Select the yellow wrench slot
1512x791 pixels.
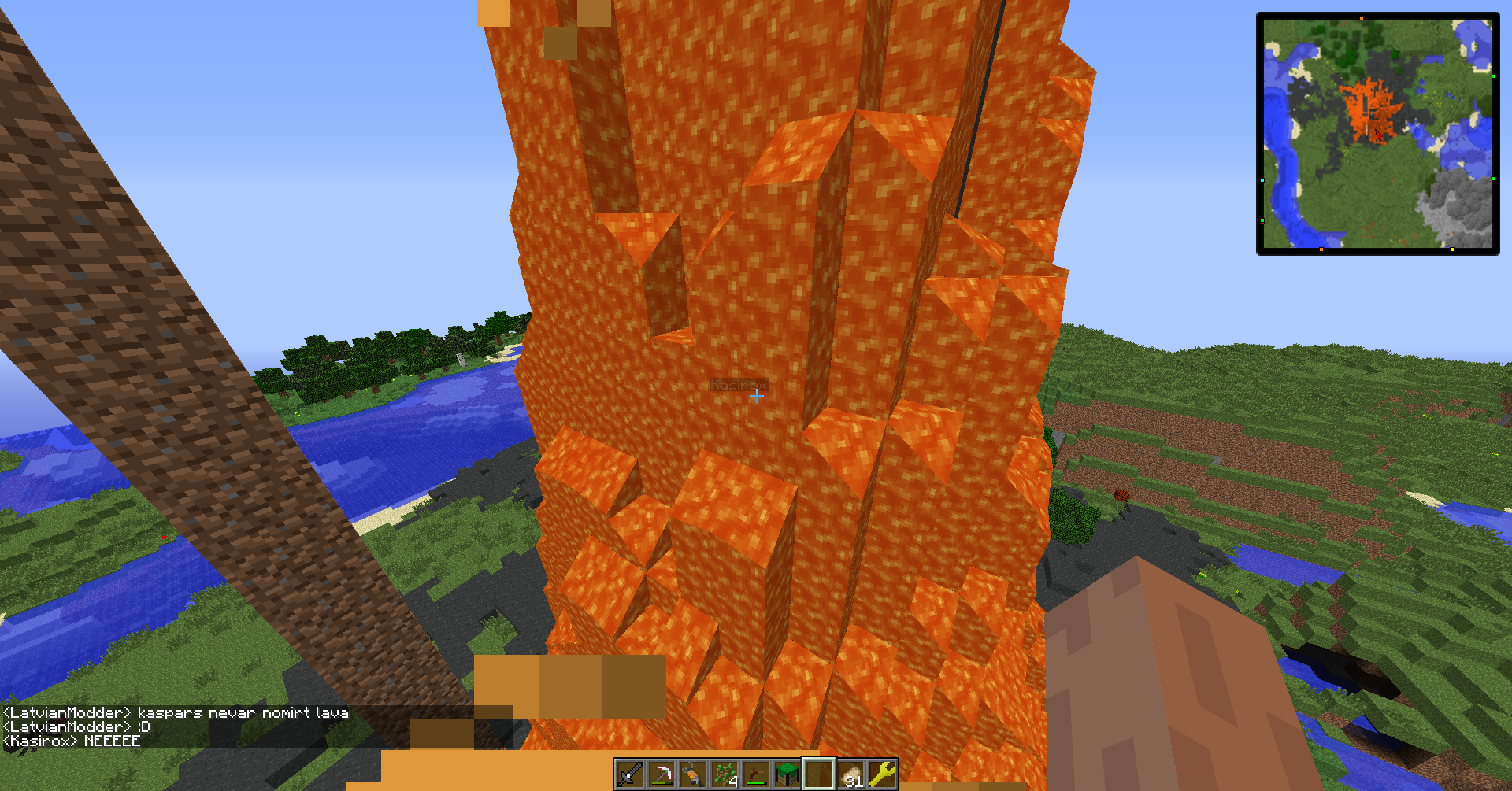tap(882, 774)
